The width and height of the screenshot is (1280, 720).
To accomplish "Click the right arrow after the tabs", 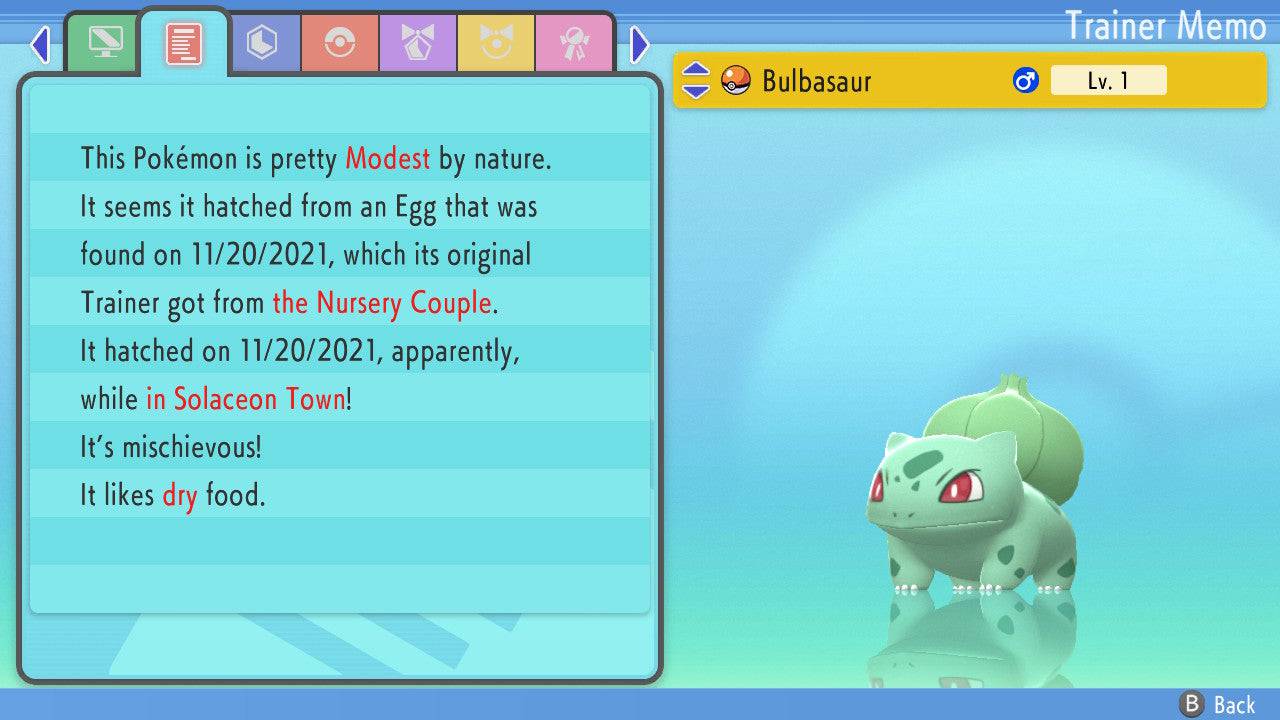I will pos(640,44).
